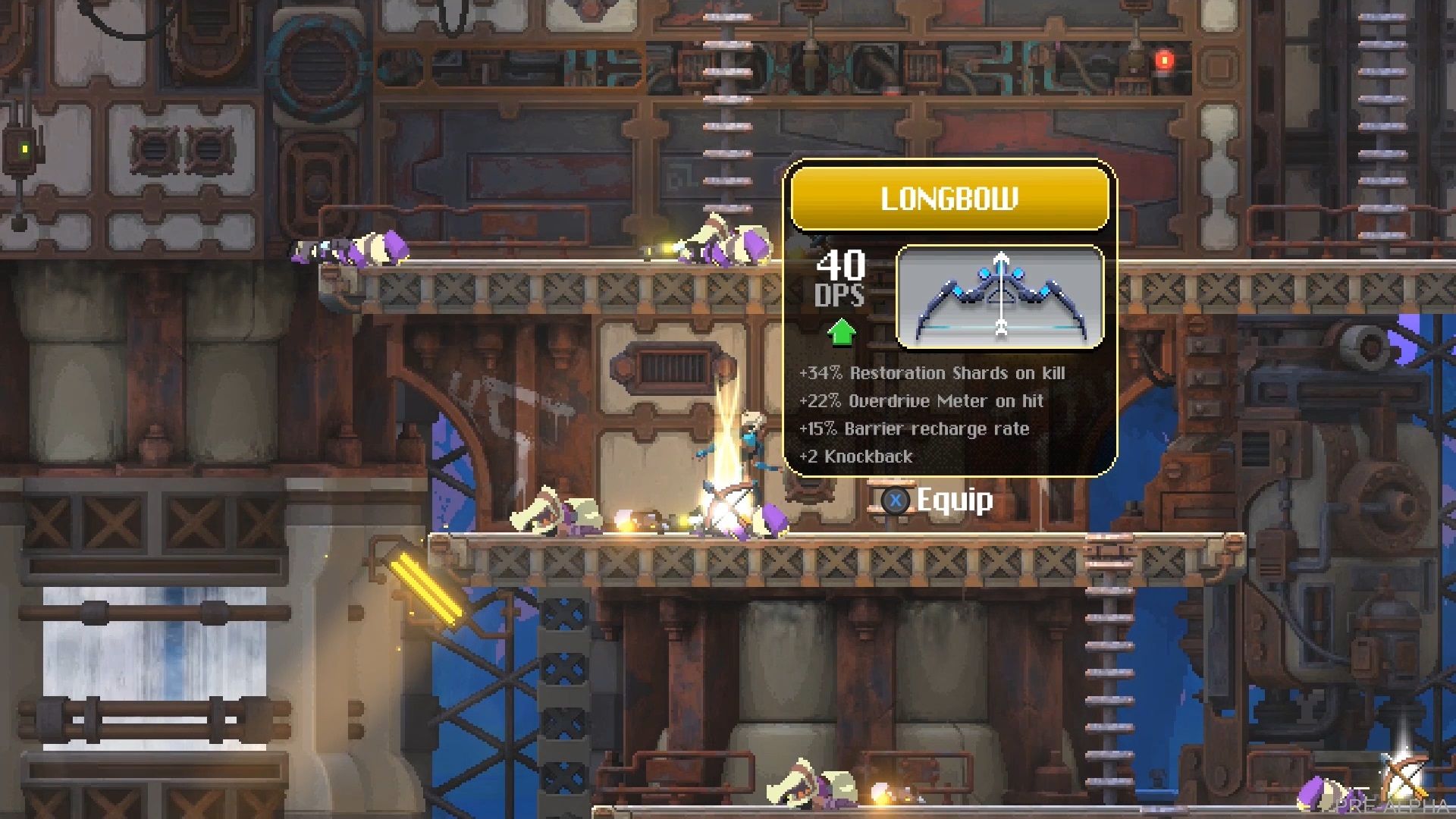Screen dimensions: 1456x819
Task: Toggle the +15% Barrier recharge rate perk
Action: [x=914, y=428]
